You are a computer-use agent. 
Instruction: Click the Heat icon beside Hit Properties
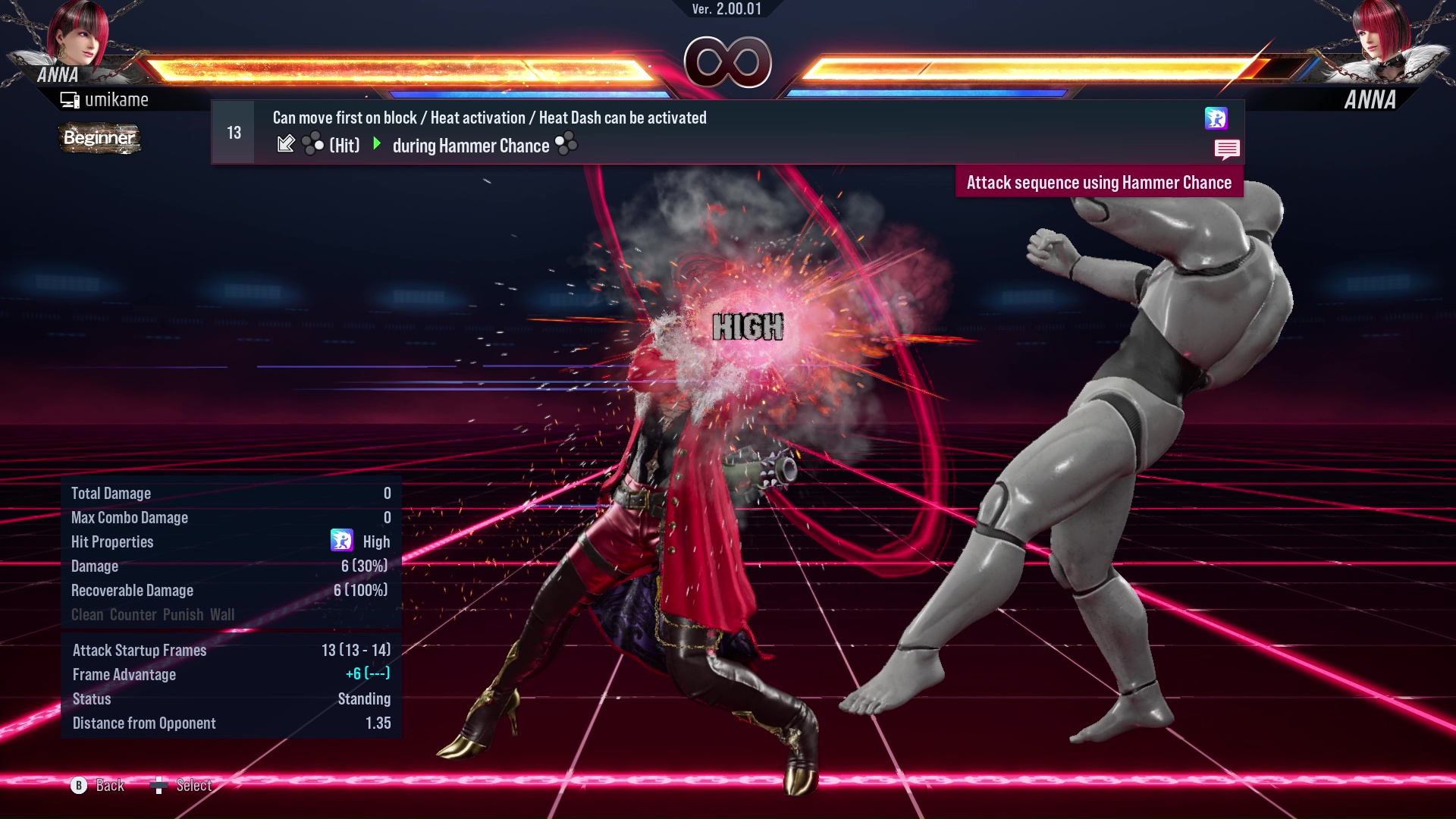click(344, 541)
